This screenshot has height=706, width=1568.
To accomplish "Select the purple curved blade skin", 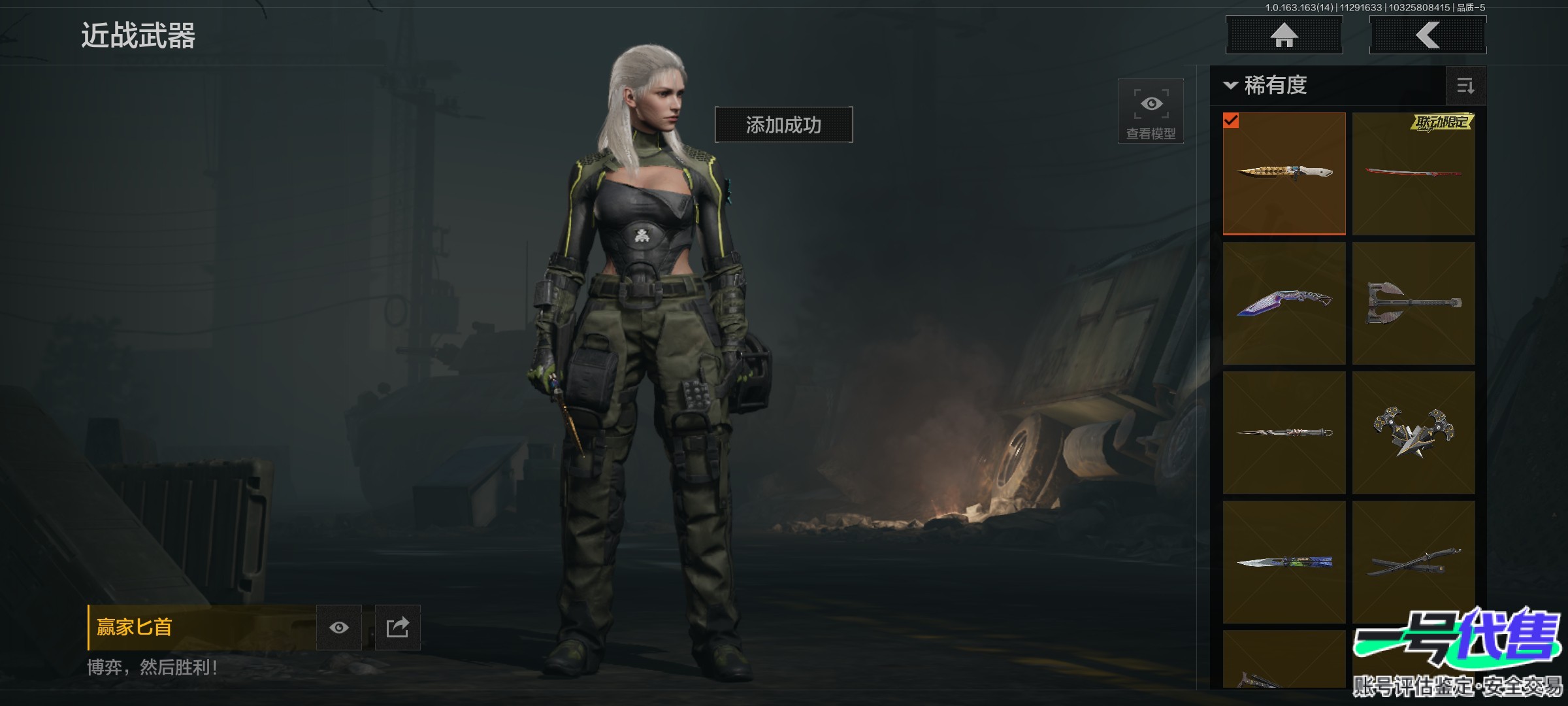I will click(1284, 303).
